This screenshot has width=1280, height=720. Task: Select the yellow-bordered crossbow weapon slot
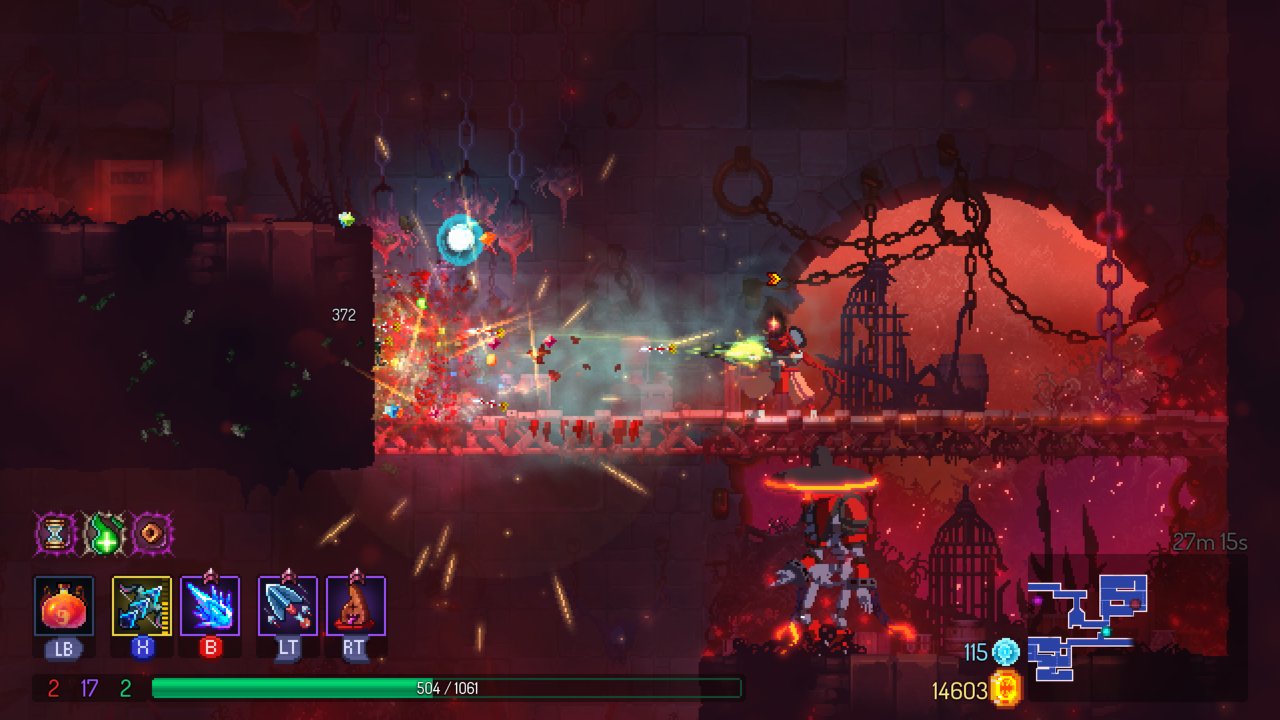(142, 606)
